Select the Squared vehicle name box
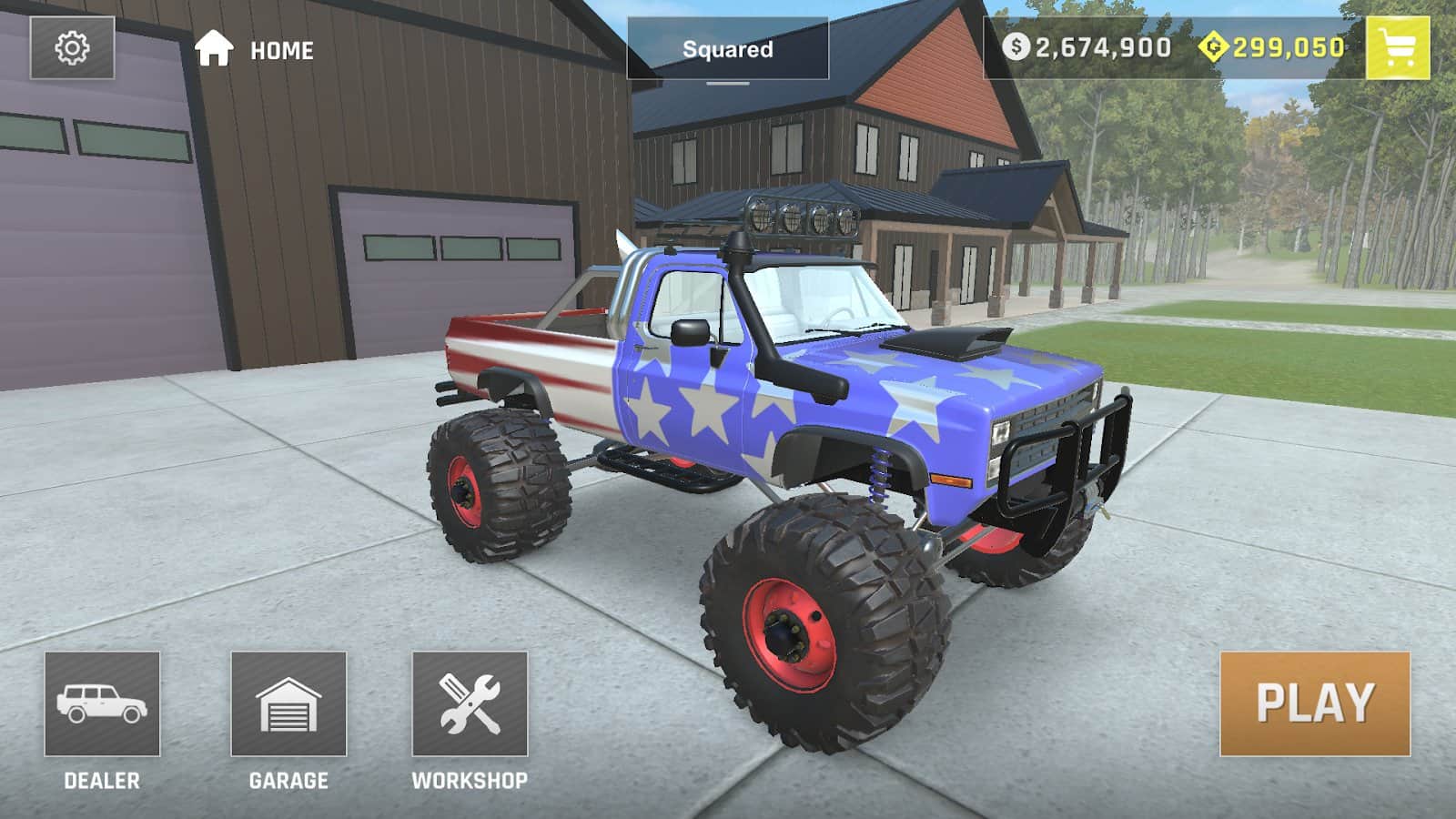This screenshot has height=819, width=1456. [727, 49]
